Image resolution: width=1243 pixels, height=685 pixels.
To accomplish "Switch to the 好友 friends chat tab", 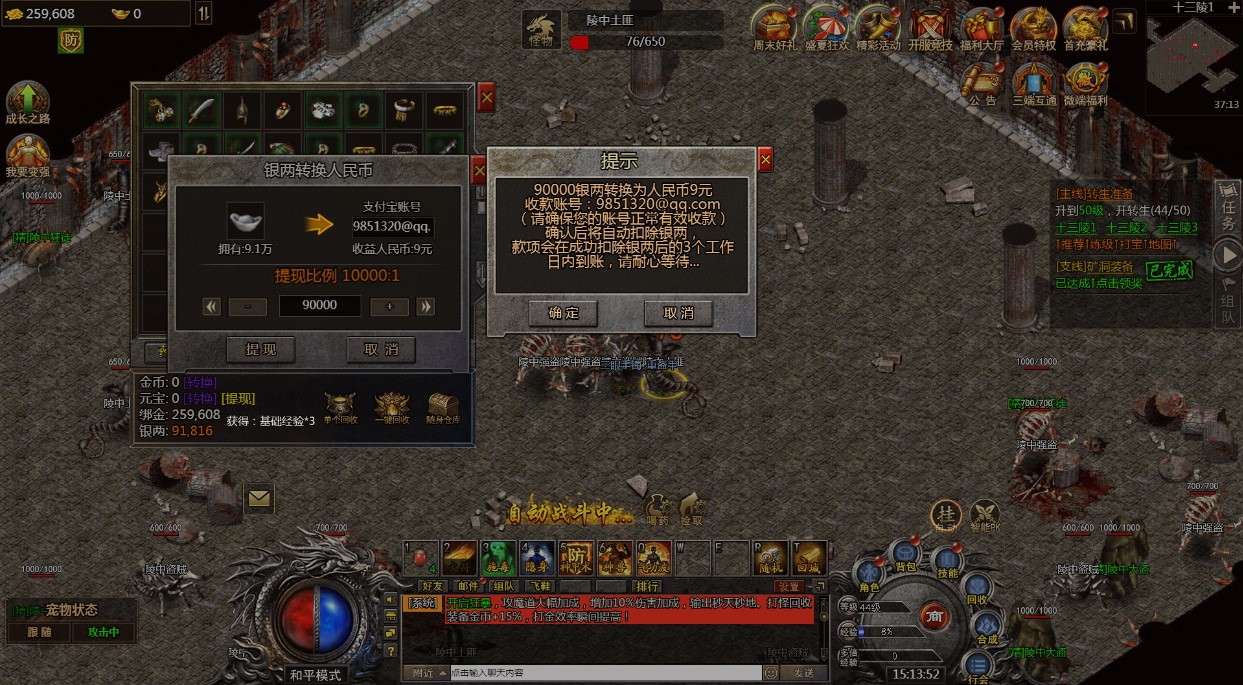I will pyautogui.click(x=432, y=586).
